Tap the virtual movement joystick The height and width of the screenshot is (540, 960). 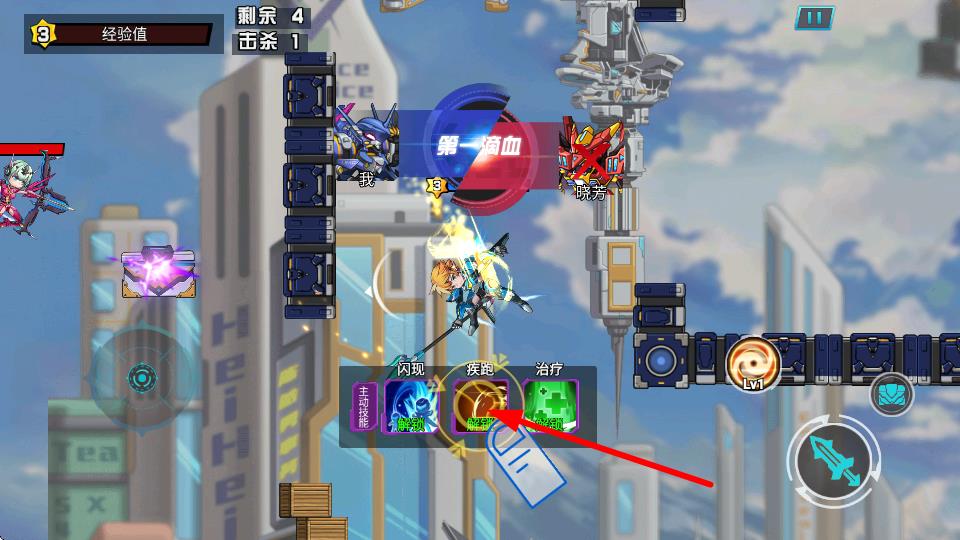pyautogui.click(x=142, y=379)
